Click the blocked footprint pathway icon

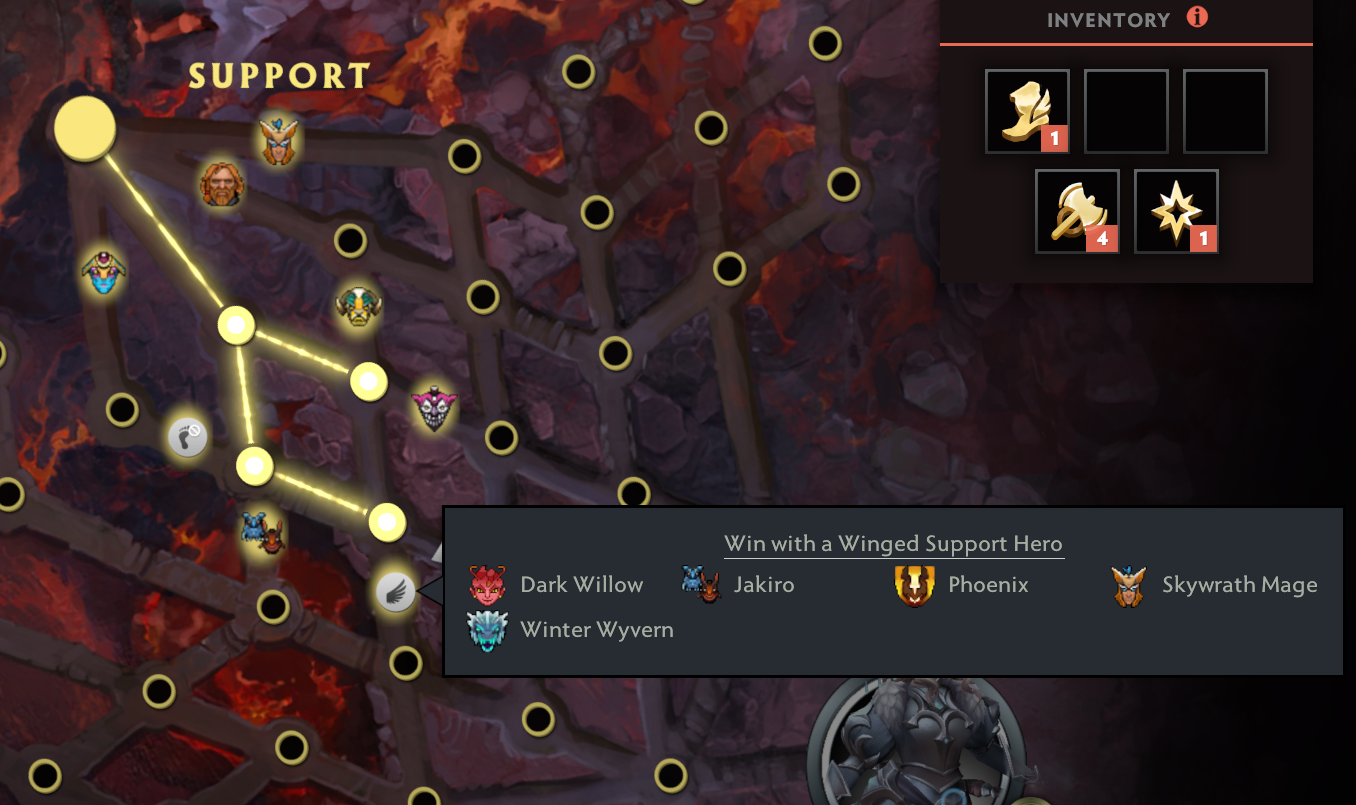click(x=188, y=436)
